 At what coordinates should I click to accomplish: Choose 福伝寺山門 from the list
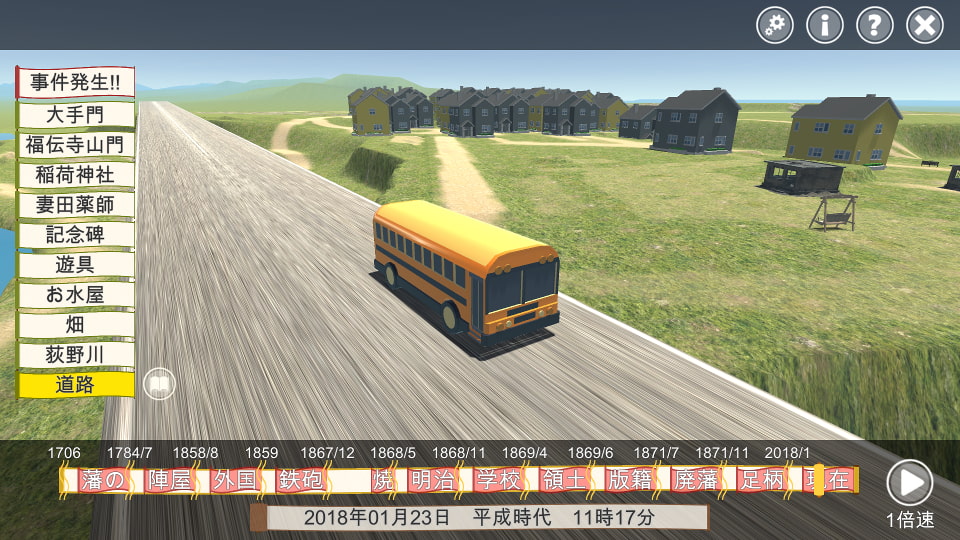tap(76, 144)
